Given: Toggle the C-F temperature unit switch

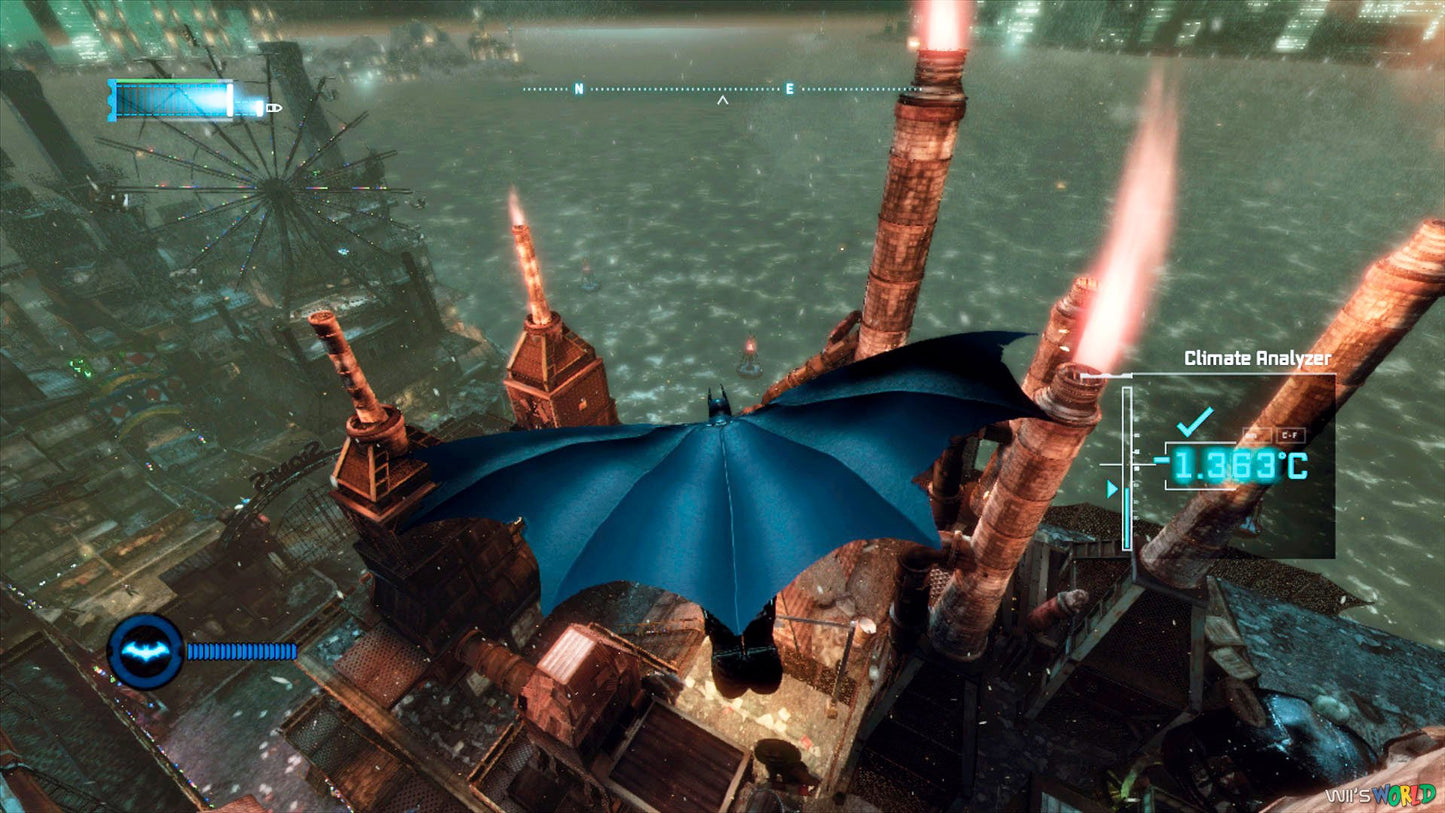Looking at the screenshot, I should [x=1290, y=434].
